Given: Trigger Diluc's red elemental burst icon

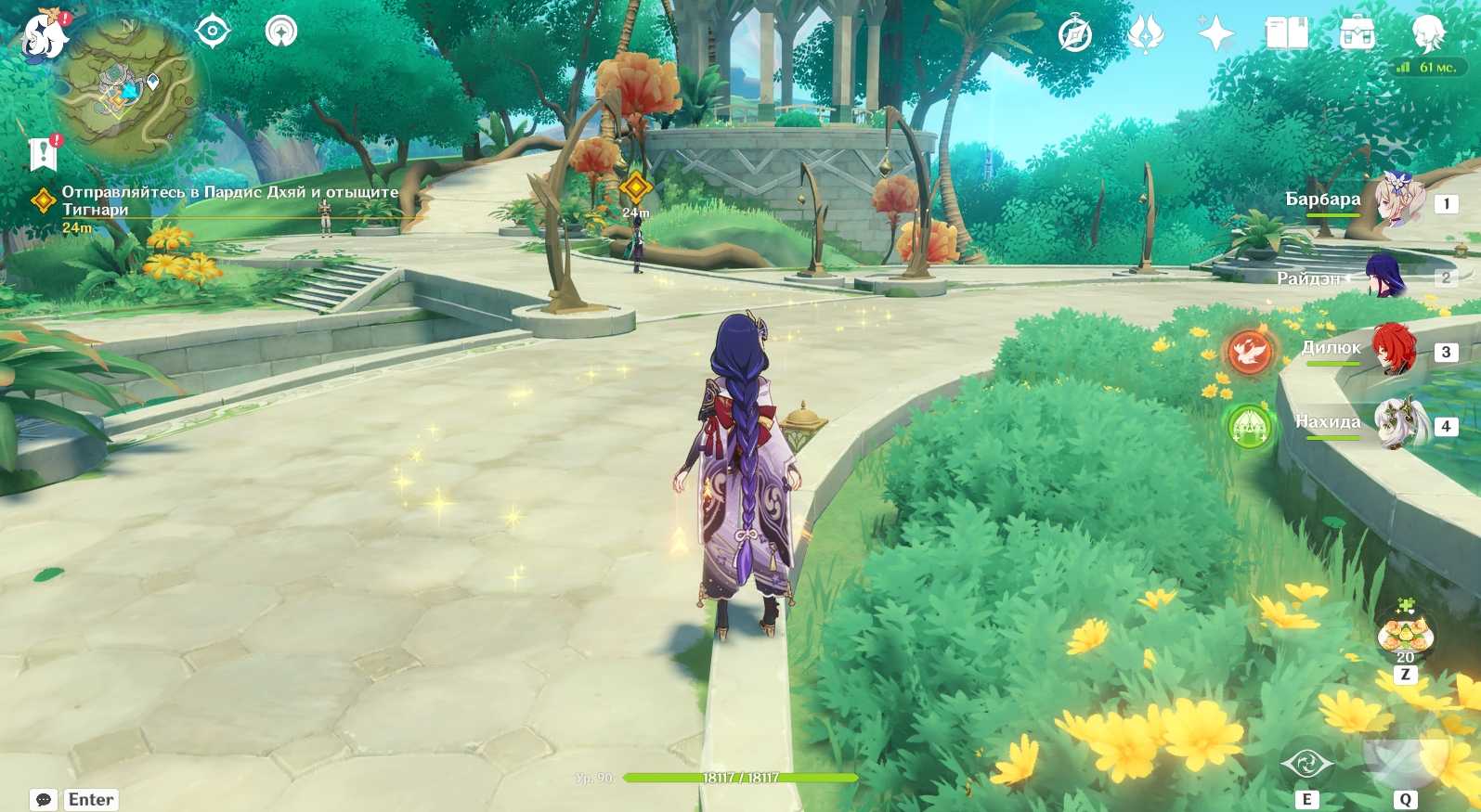Looking at the screenshot, I should [1249, 352].
